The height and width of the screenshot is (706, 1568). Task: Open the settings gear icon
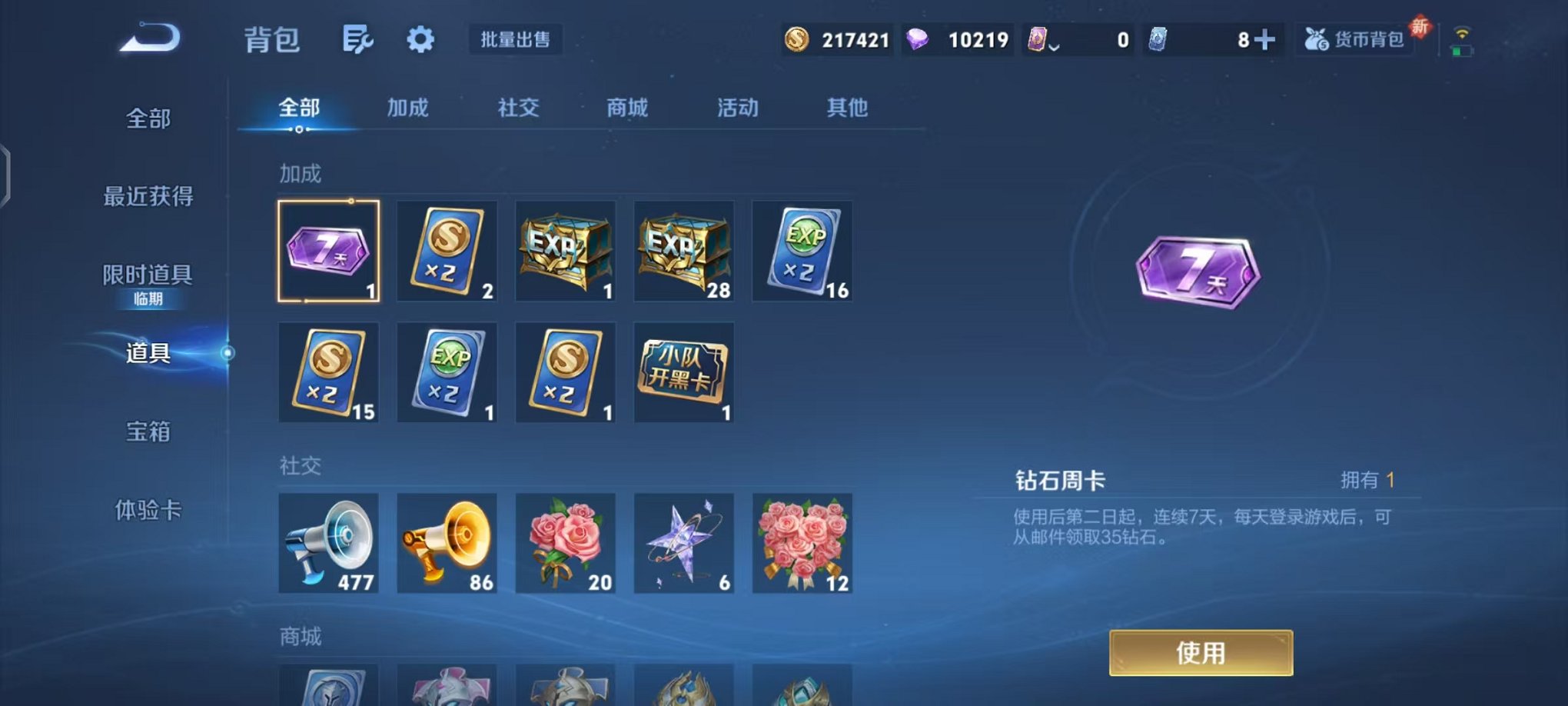[420, 38]
